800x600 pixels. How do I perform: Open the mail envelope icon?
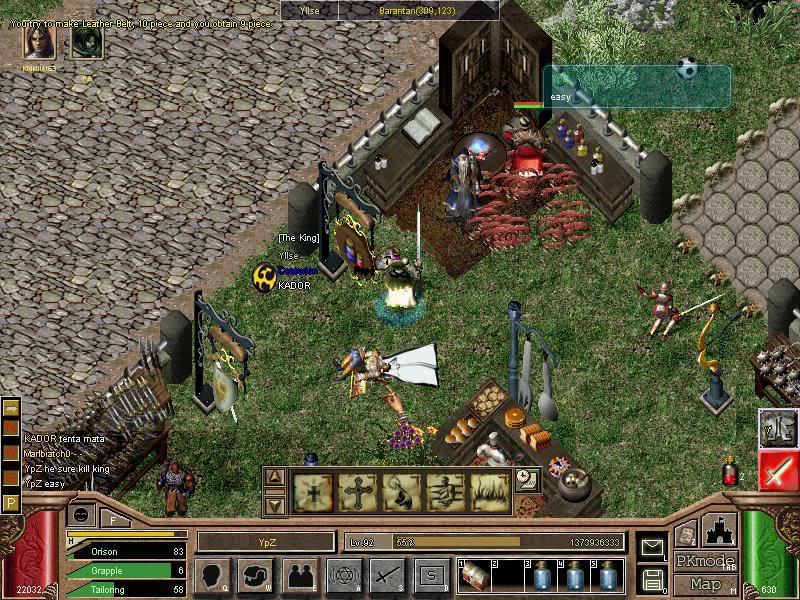coord(653,547)
